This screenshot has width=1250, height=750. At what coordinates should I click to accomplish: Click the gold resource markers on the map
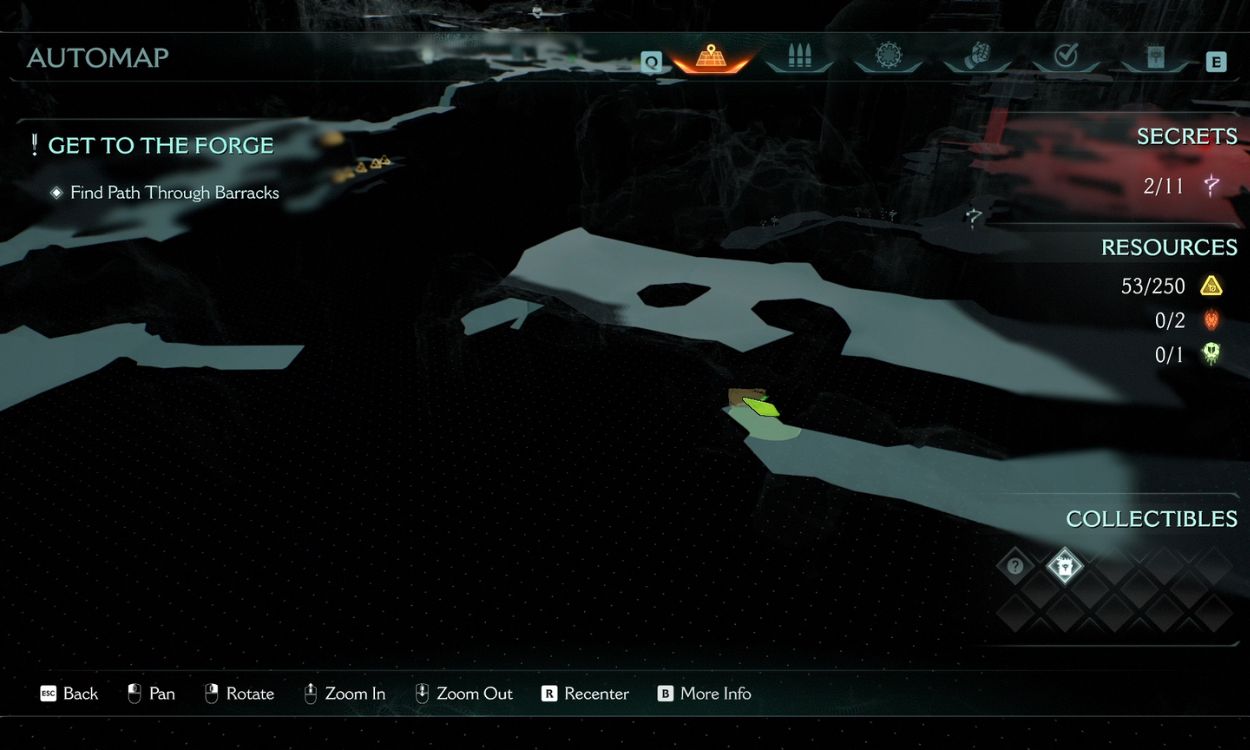tap(371, 163)
